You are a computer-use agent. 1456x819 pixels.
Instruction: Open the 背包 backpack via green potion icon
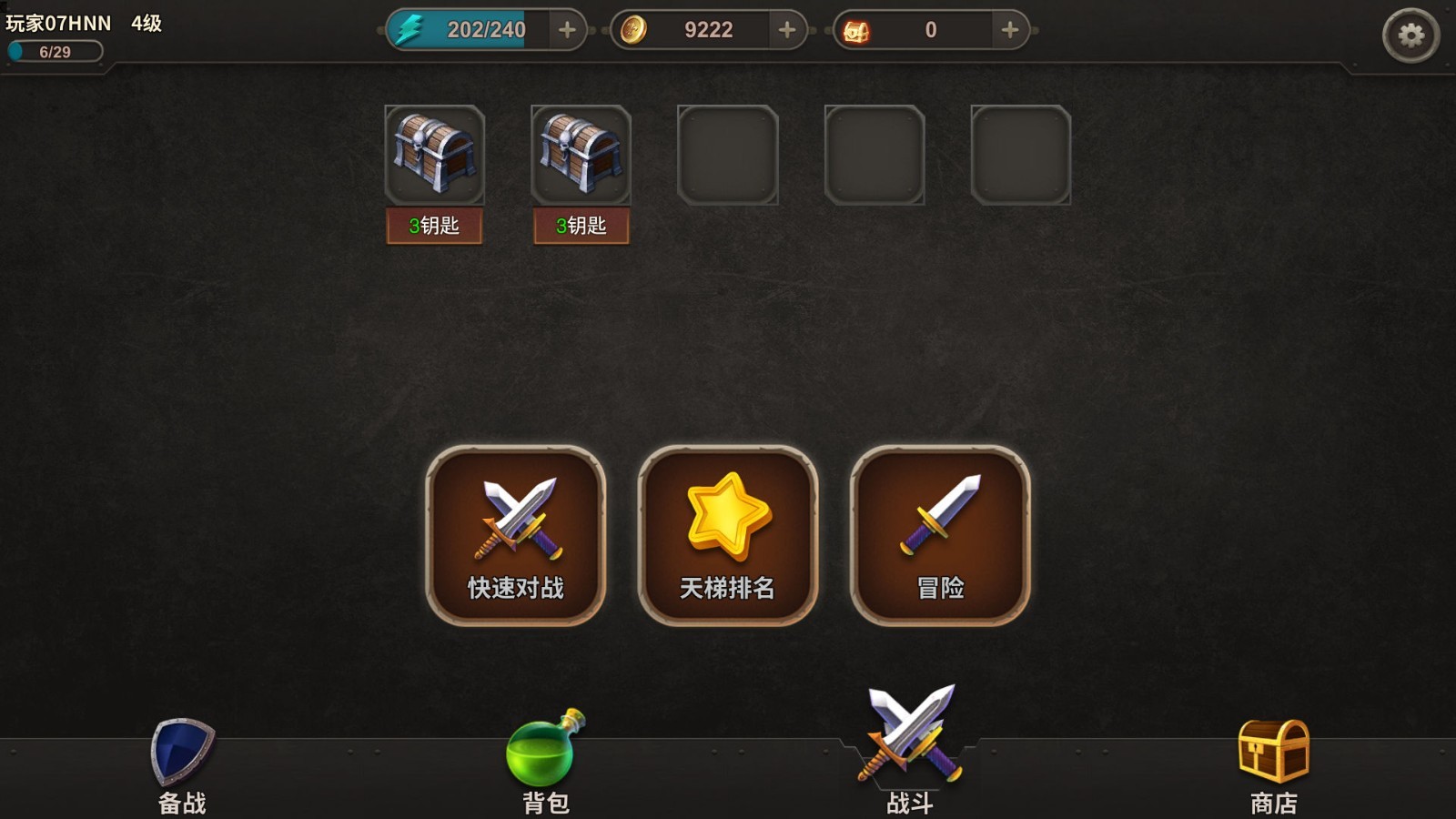click(544, 751)
